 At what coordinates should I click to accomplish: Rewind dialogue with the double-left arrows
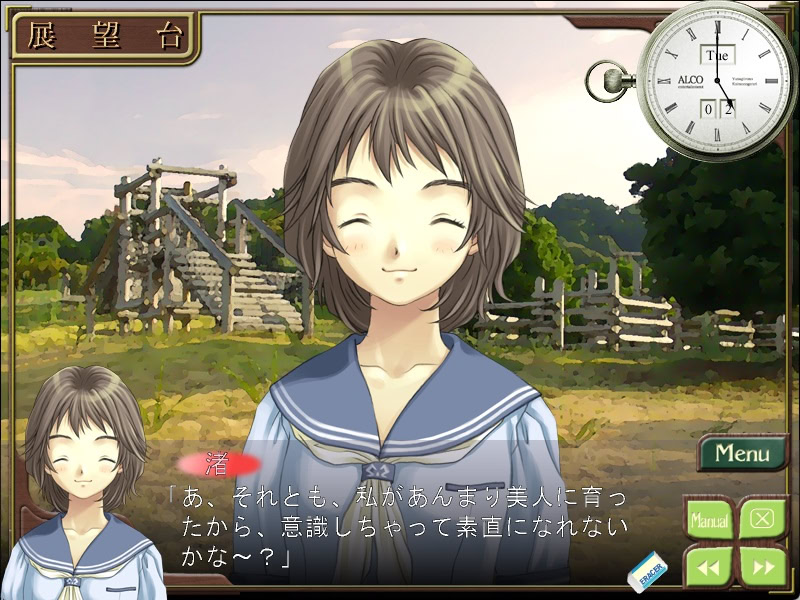[709, 567]
